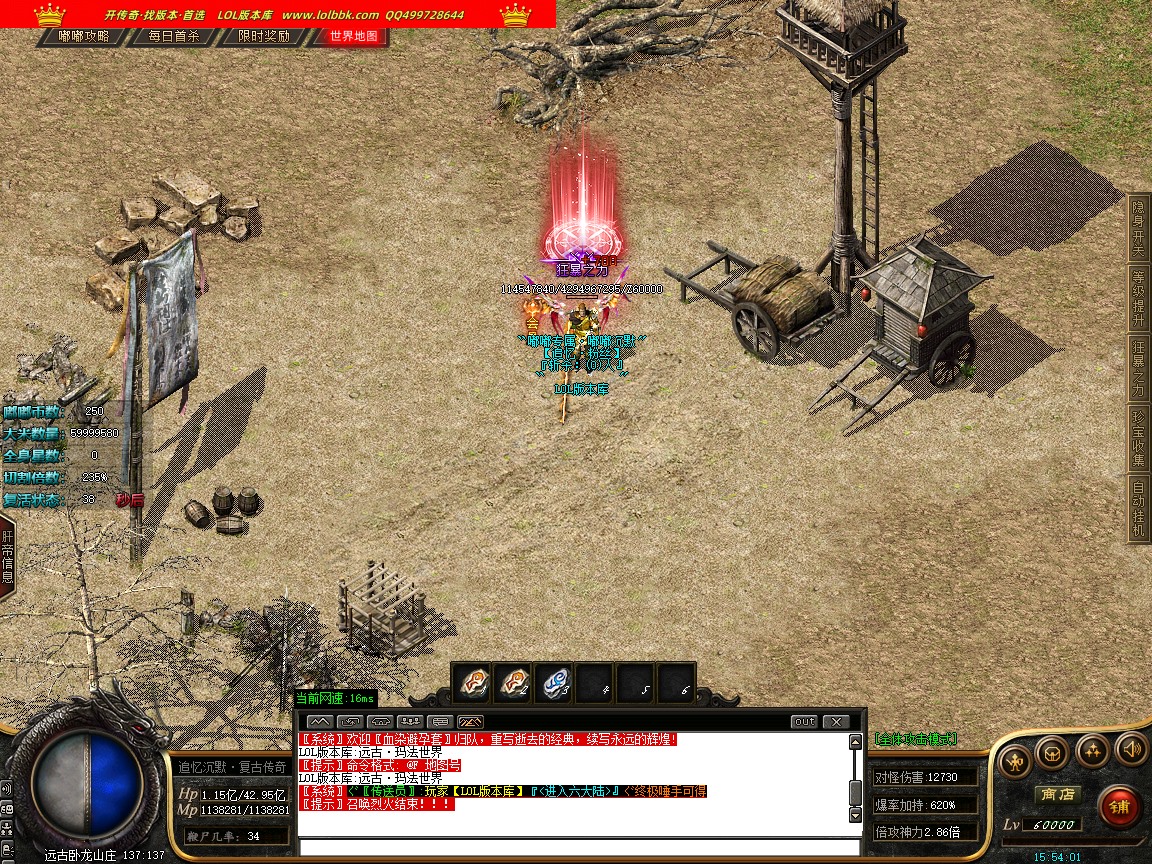Toggle the sound speaker button
Image resolution: width=1152 pixels, height=864 pixels.
click(x=1131, y=748)
